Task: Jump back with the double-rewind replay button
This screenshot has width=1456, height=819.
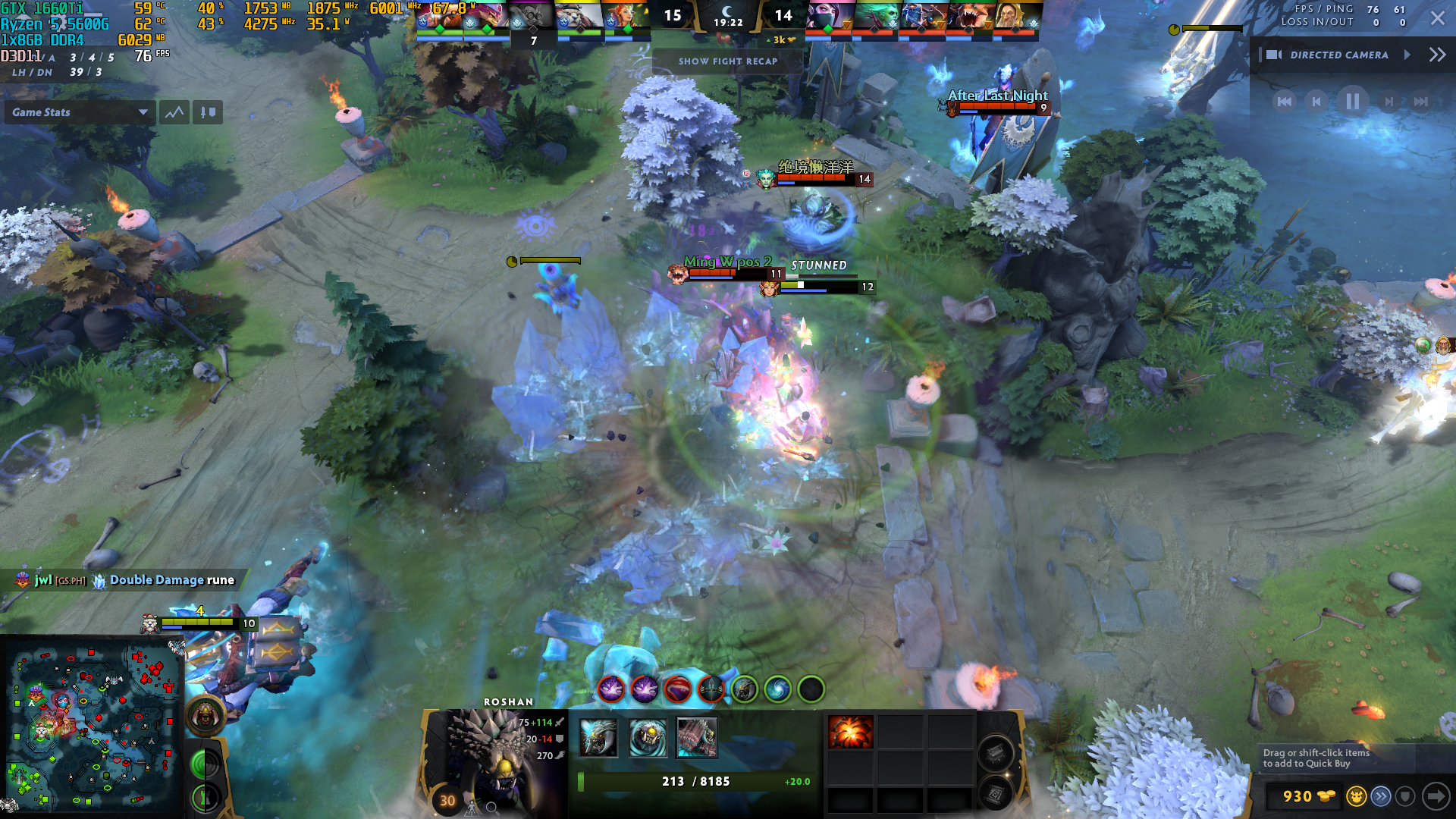Action: 1284,102
